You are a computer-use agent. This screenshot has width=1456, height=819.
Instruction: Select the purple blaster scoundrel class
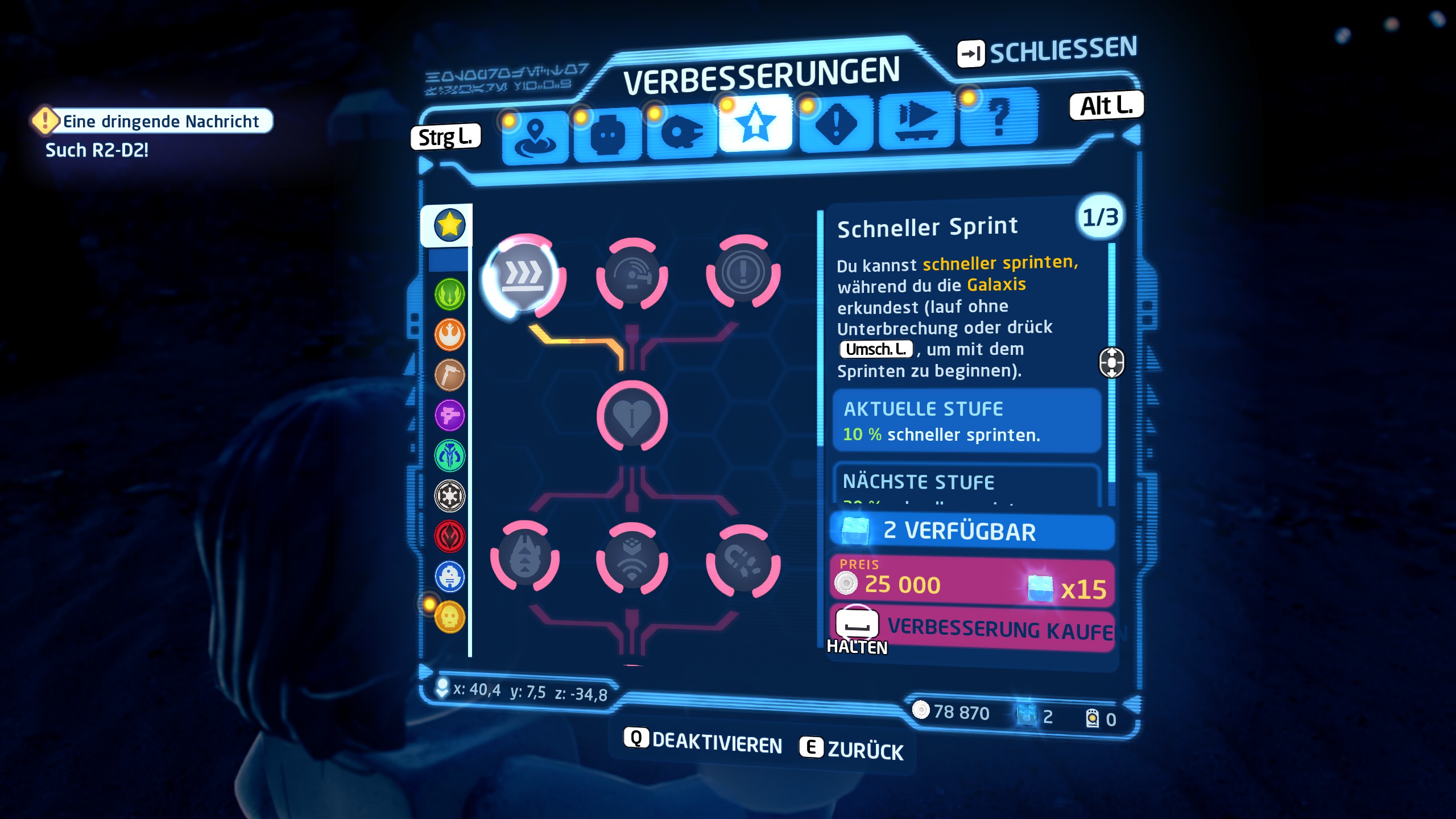pos(449,415)
